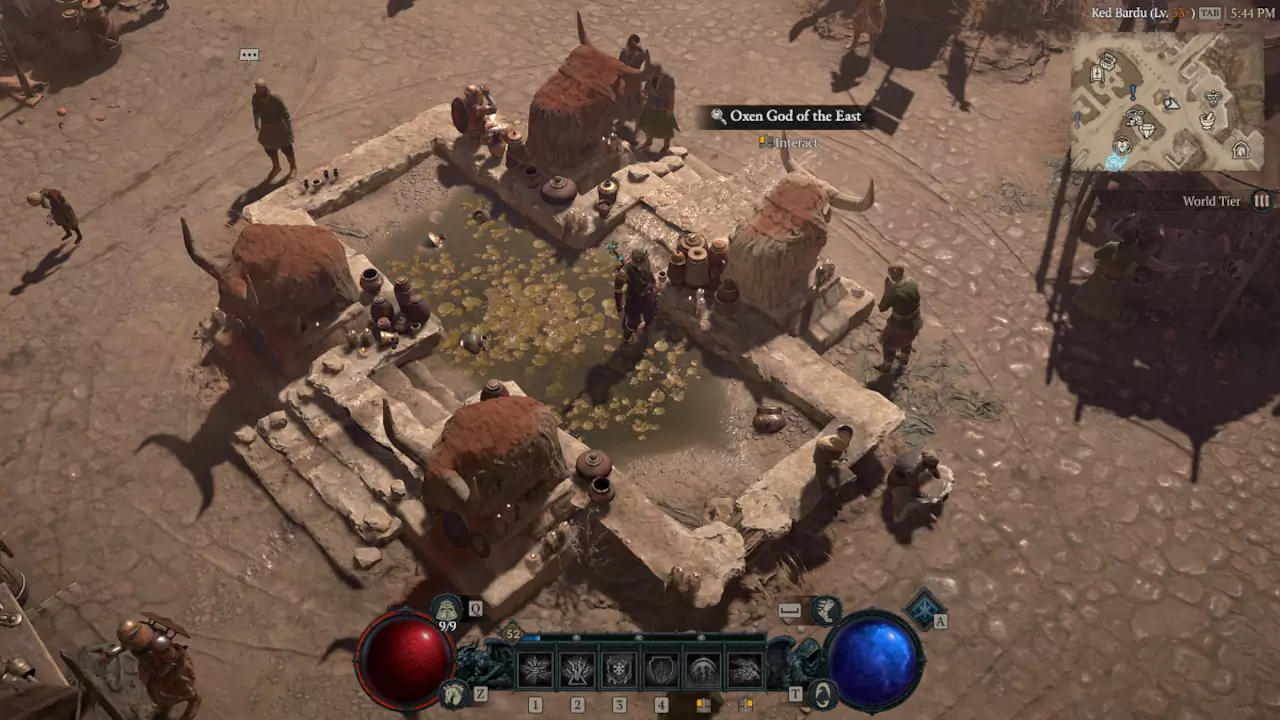Use the flame shield skill
The width and height of the screenshot is (1280, 720).
[661, 669]
